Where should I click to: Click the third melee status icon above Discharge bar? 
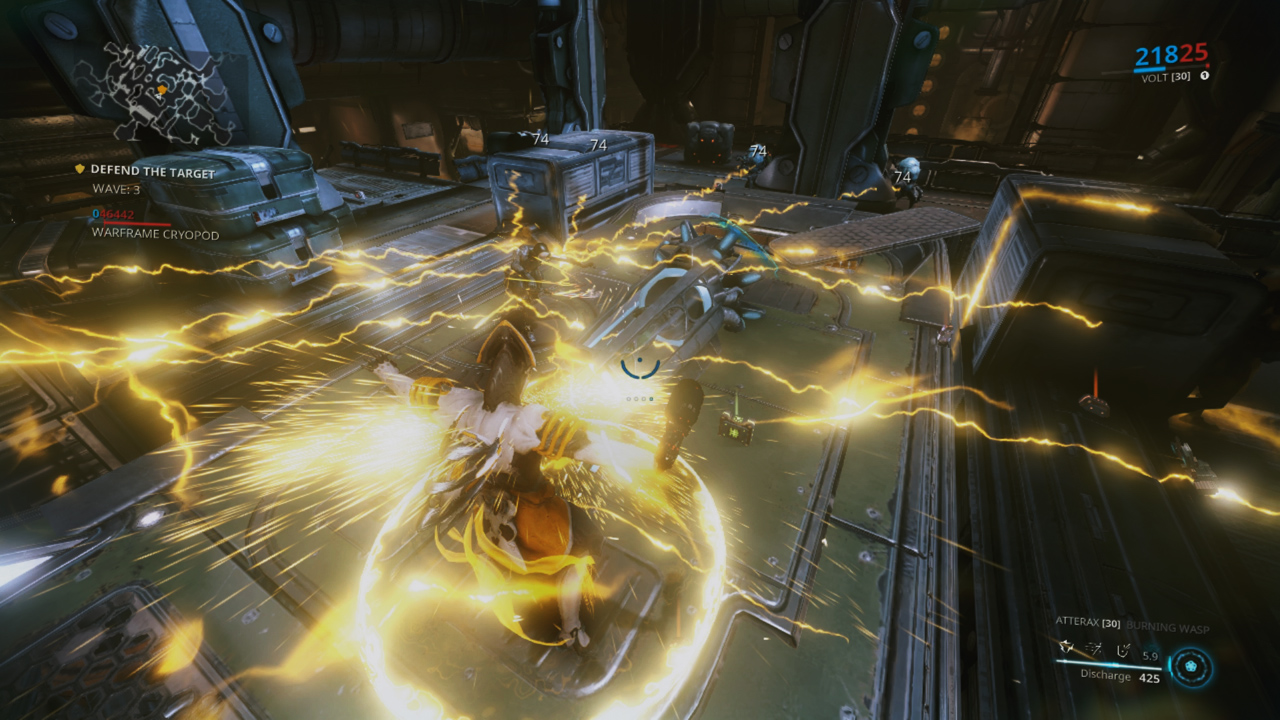1123,652
